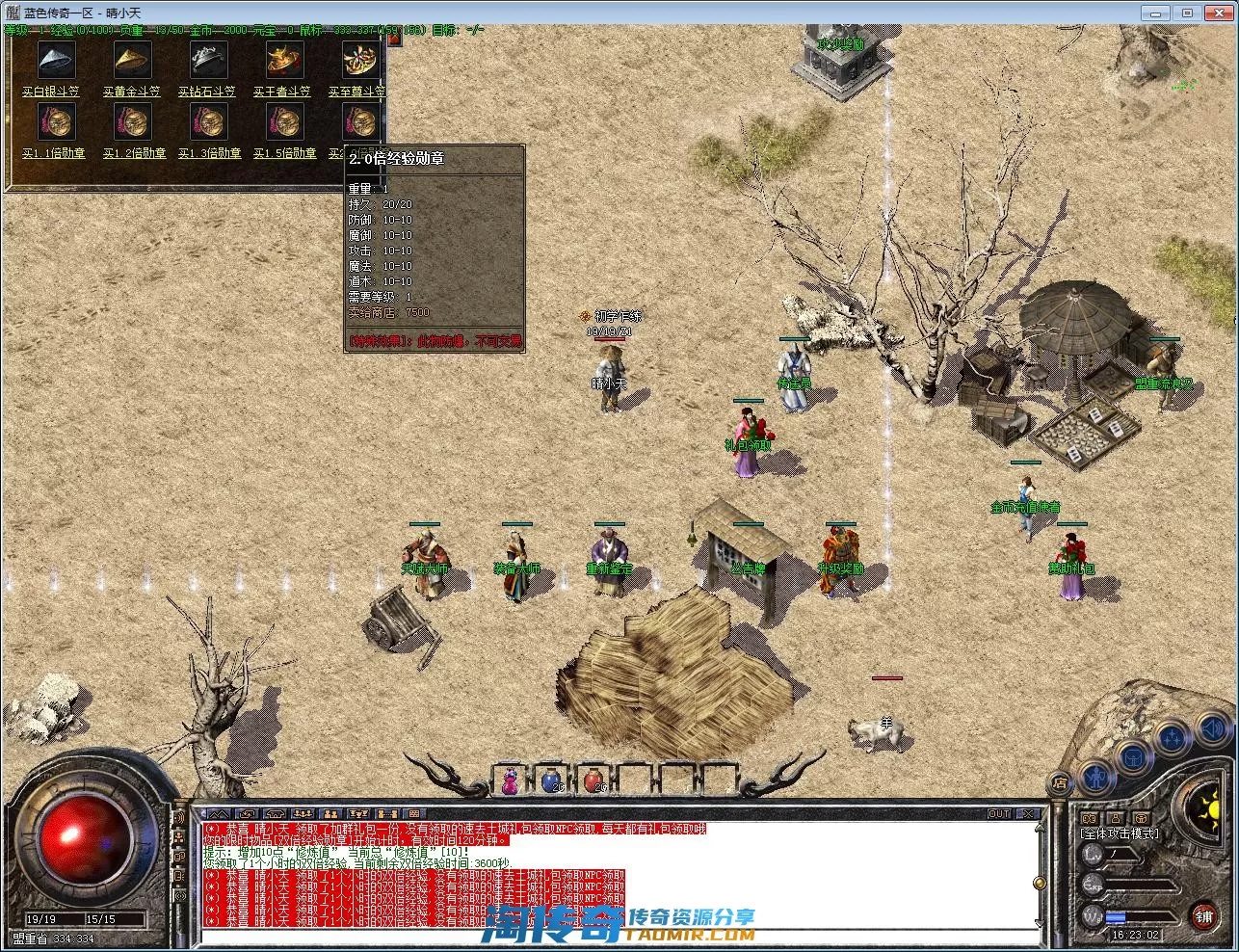
Task: Select the 买1.5倍勋章 purchase link
Action: [x=284, y=153]
